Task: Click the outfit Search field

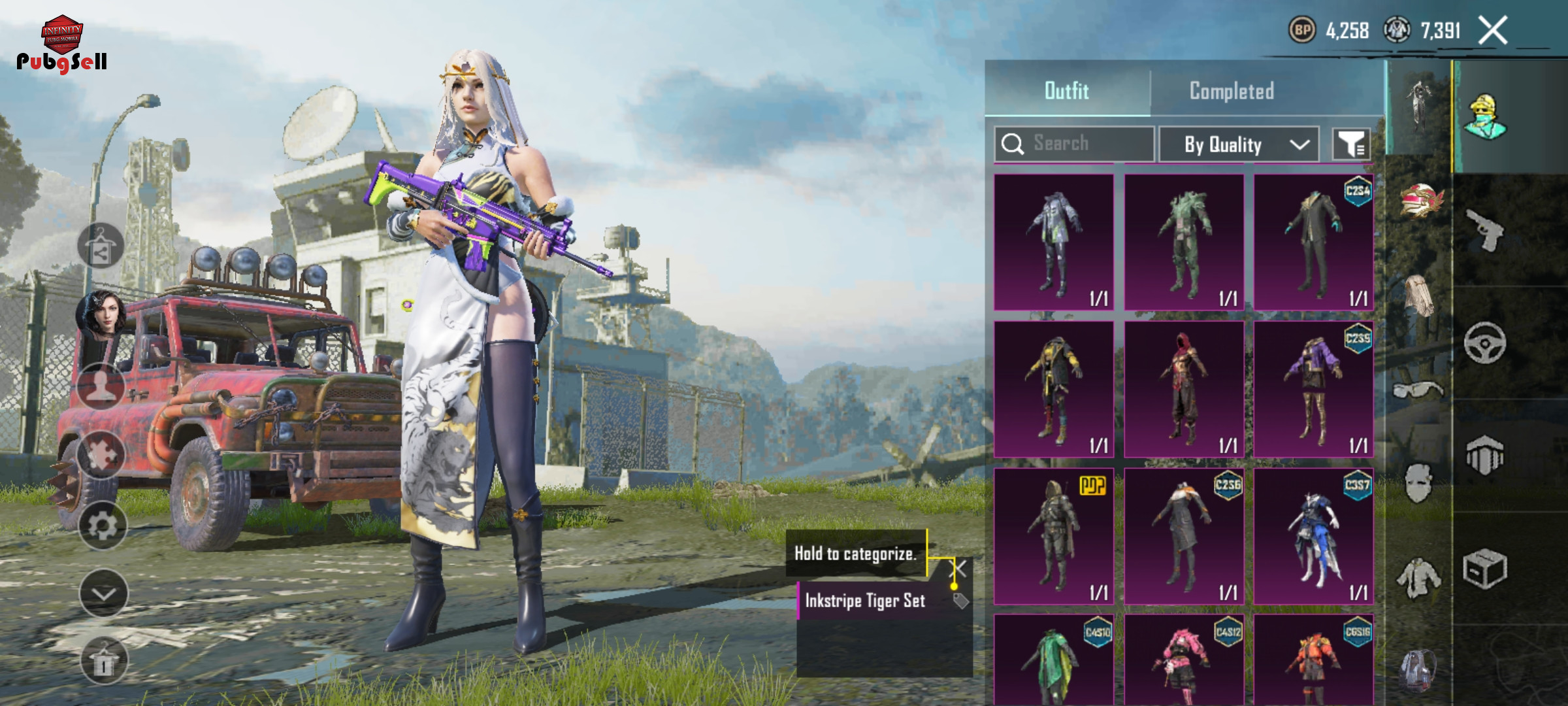Action: 1075,144
